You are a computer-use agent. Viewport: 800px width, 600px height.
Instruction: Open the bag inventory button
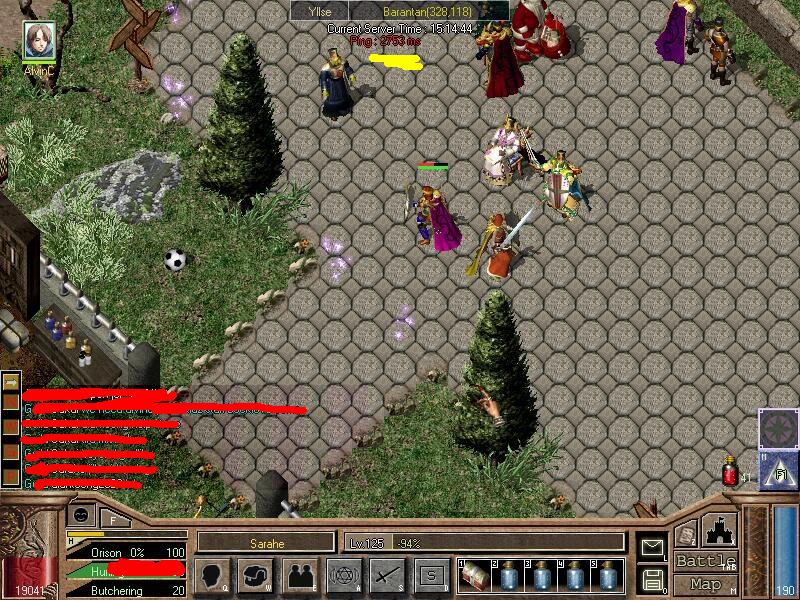click(x=256, y=576)
